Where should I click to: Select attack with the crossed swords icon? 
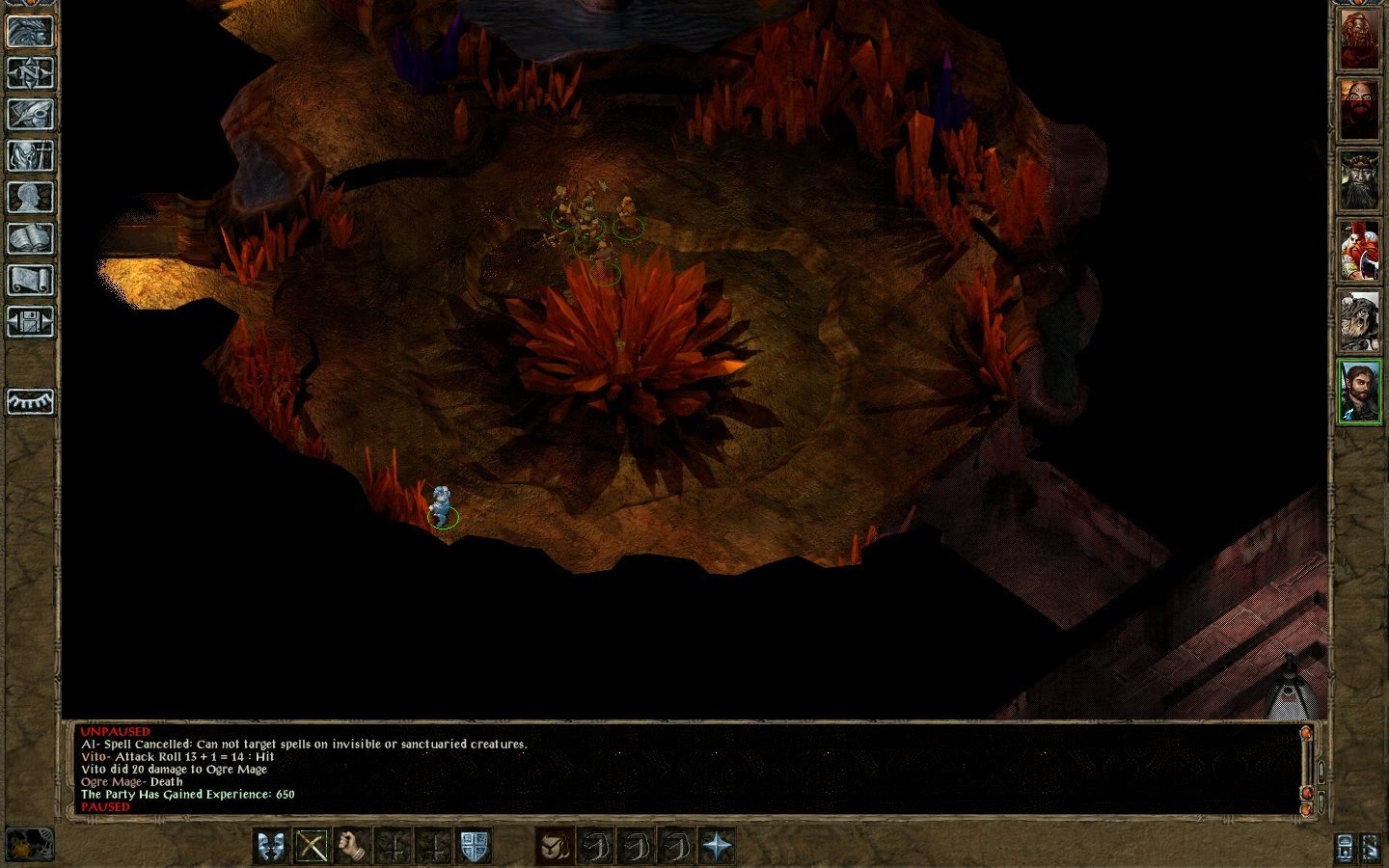[x=311, y=847]
